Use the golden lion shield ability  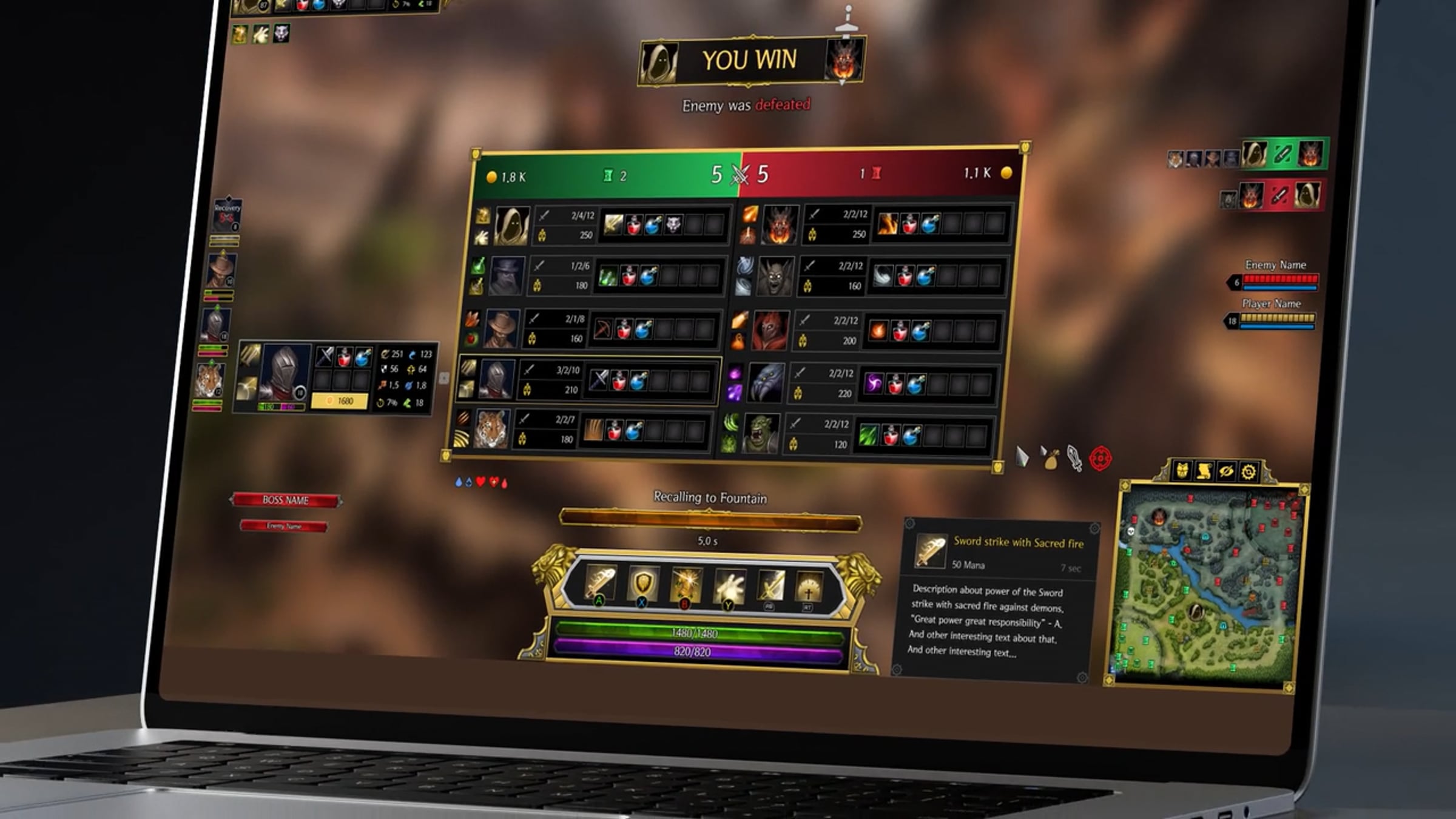point(643,584)
